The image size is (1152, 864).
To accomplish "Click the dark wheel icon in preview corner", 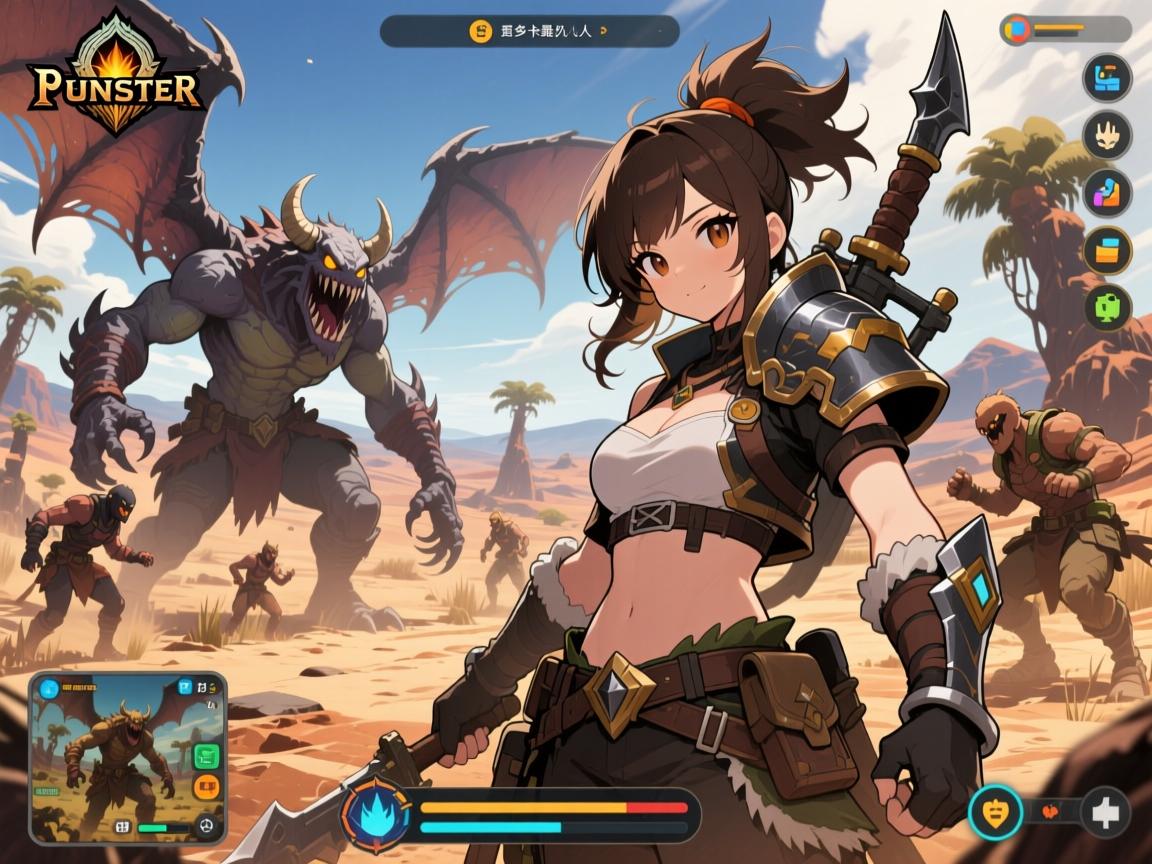I will pyautogui.click(x=207, y=826).
